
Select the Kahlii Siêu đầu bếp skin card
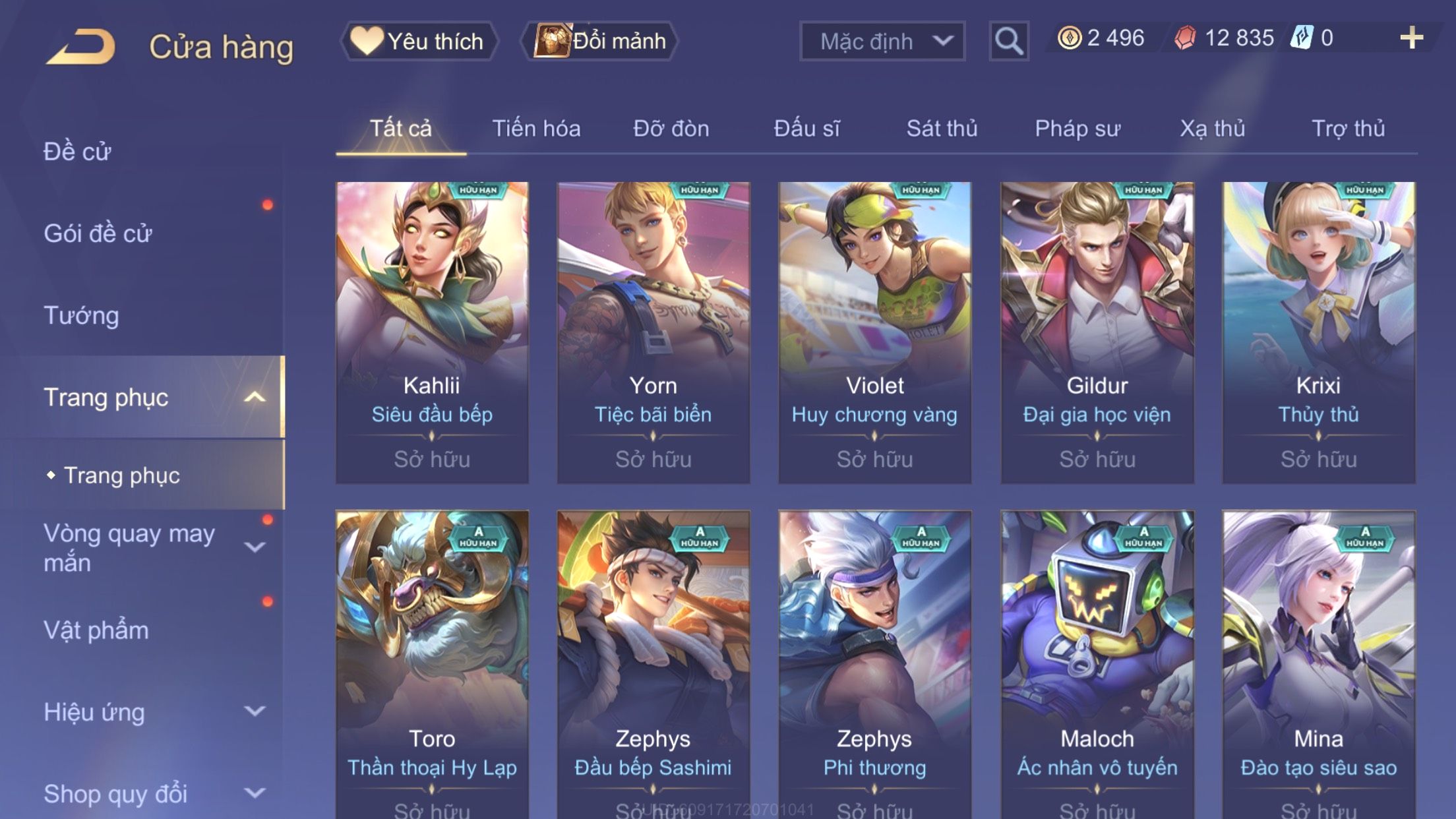tap(432, 333)
